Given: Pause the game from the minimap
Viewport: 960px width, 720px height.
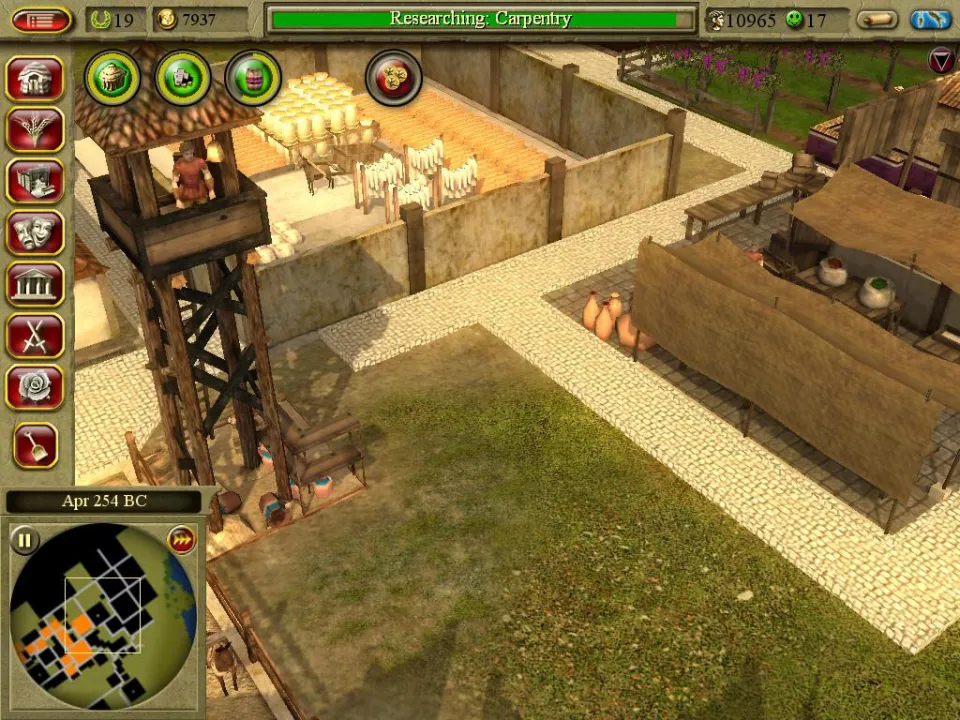Looking at the screenshot, I should [x=24, y=541].
